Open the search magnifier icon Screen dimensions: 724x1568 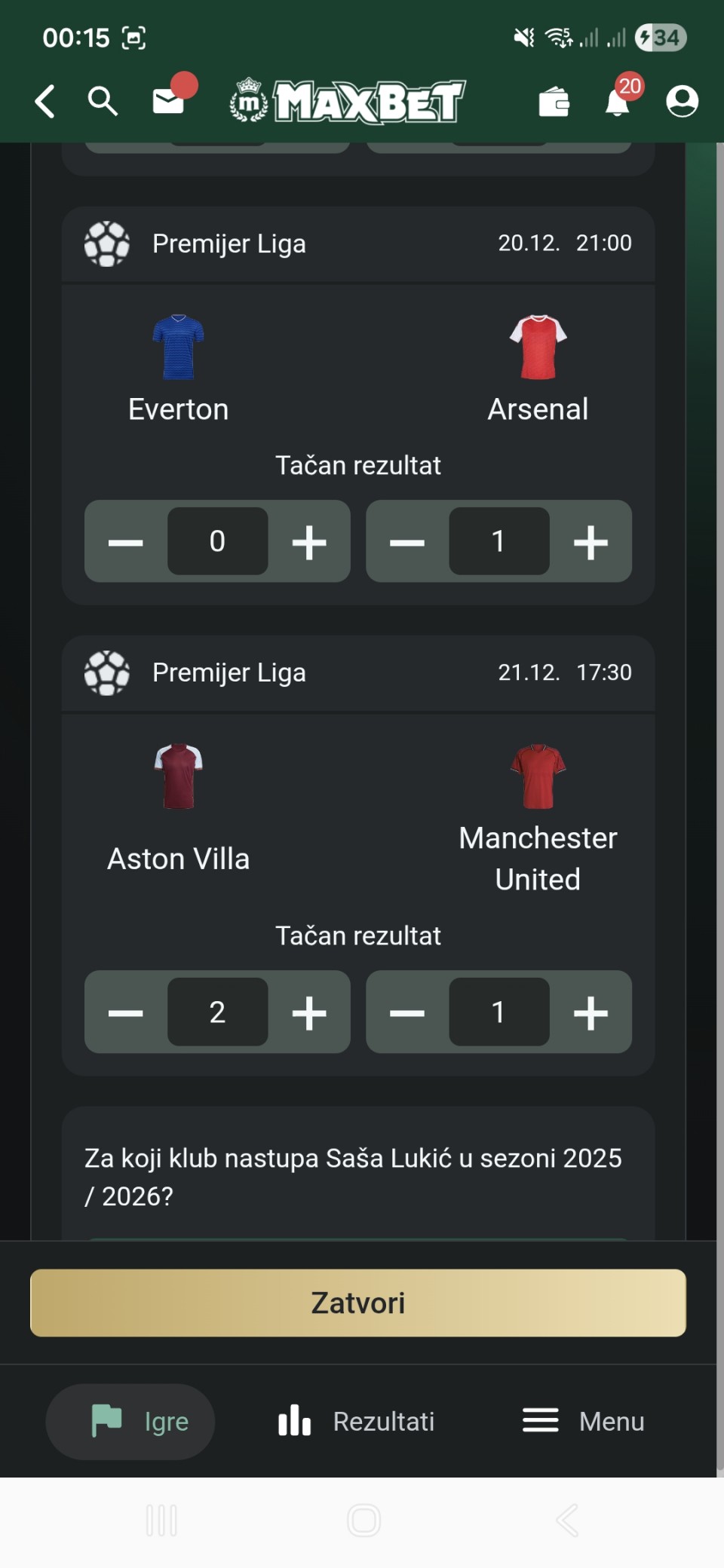click(x=103, y=101)
